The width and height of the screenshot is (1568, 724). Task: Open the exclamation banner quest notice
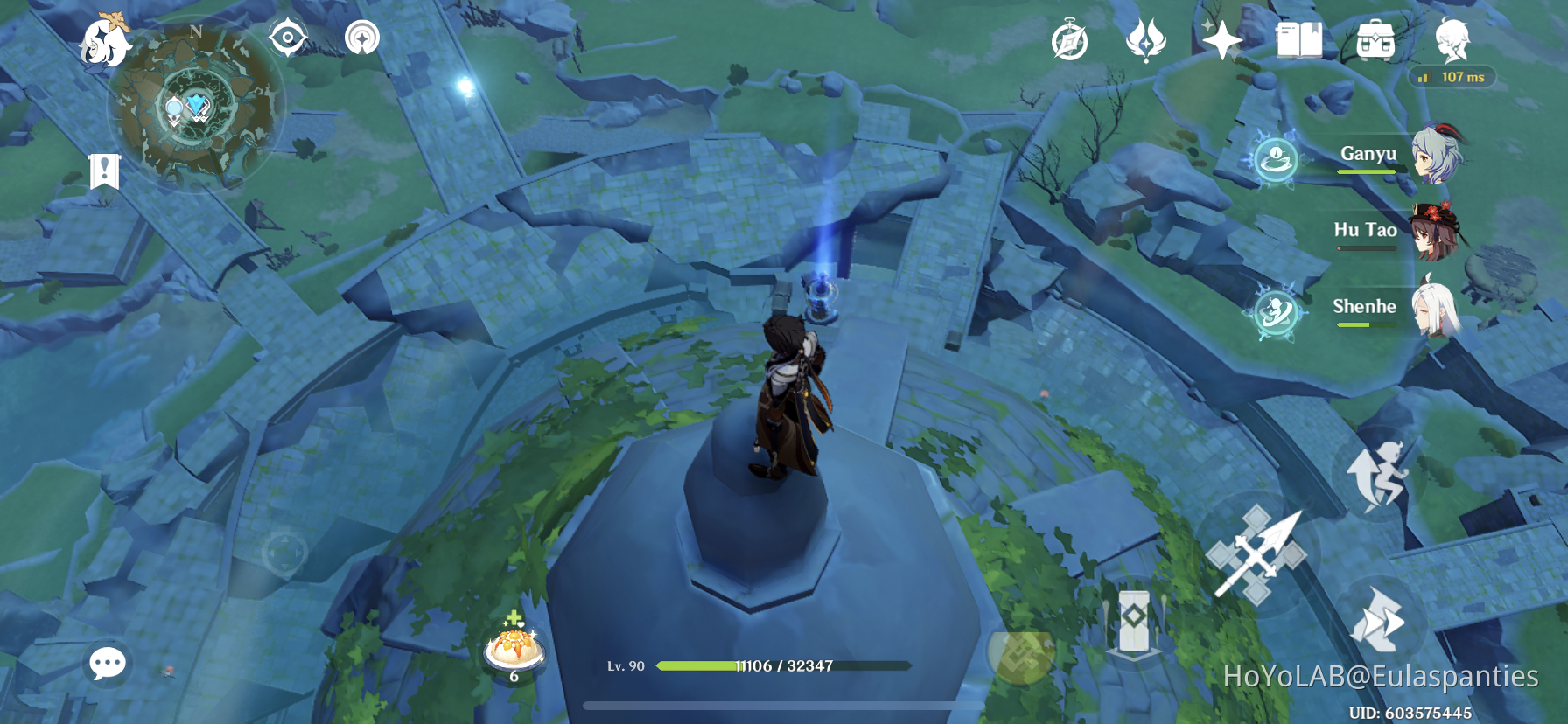(x=103, y=171)
